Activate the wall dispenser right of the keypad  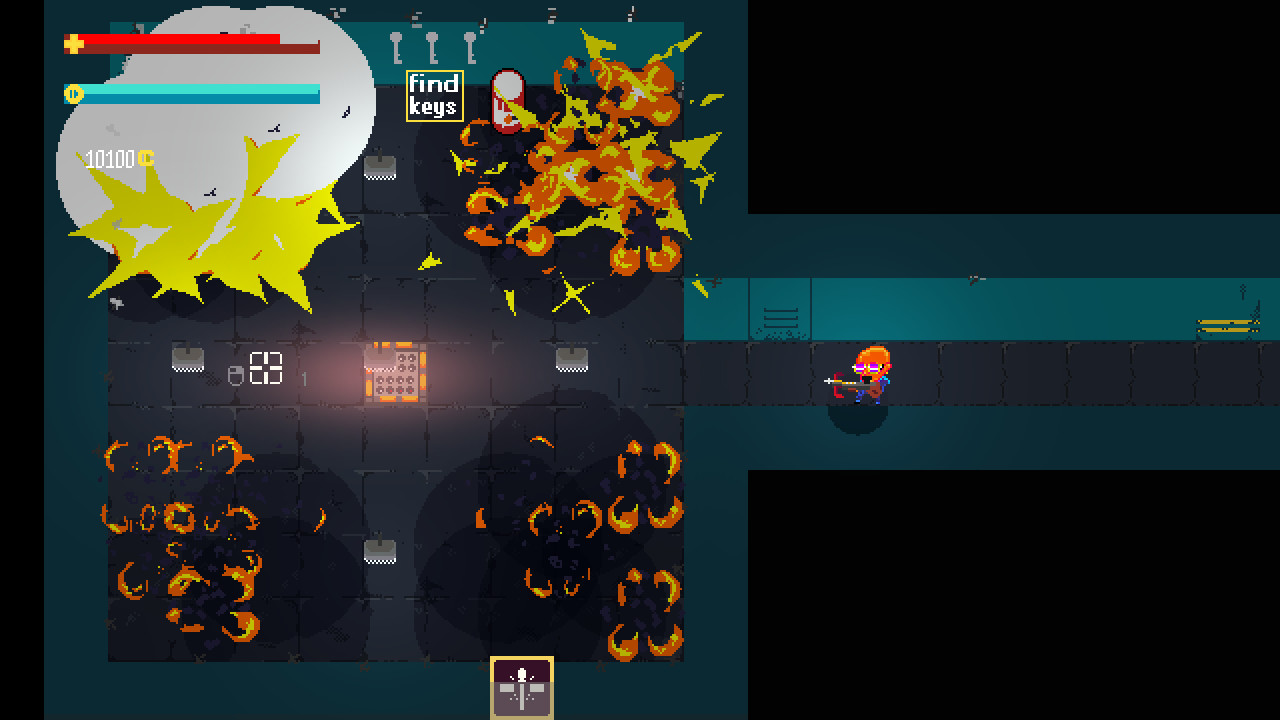pos(572,358)
